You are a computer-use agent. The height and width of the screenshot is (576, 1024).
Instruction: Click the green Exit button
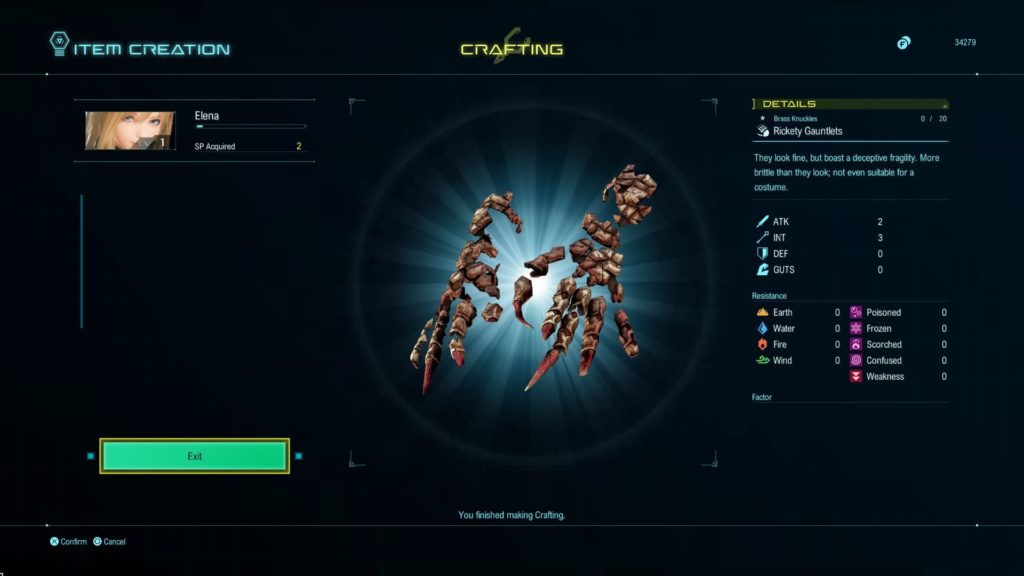pos(194,456)
